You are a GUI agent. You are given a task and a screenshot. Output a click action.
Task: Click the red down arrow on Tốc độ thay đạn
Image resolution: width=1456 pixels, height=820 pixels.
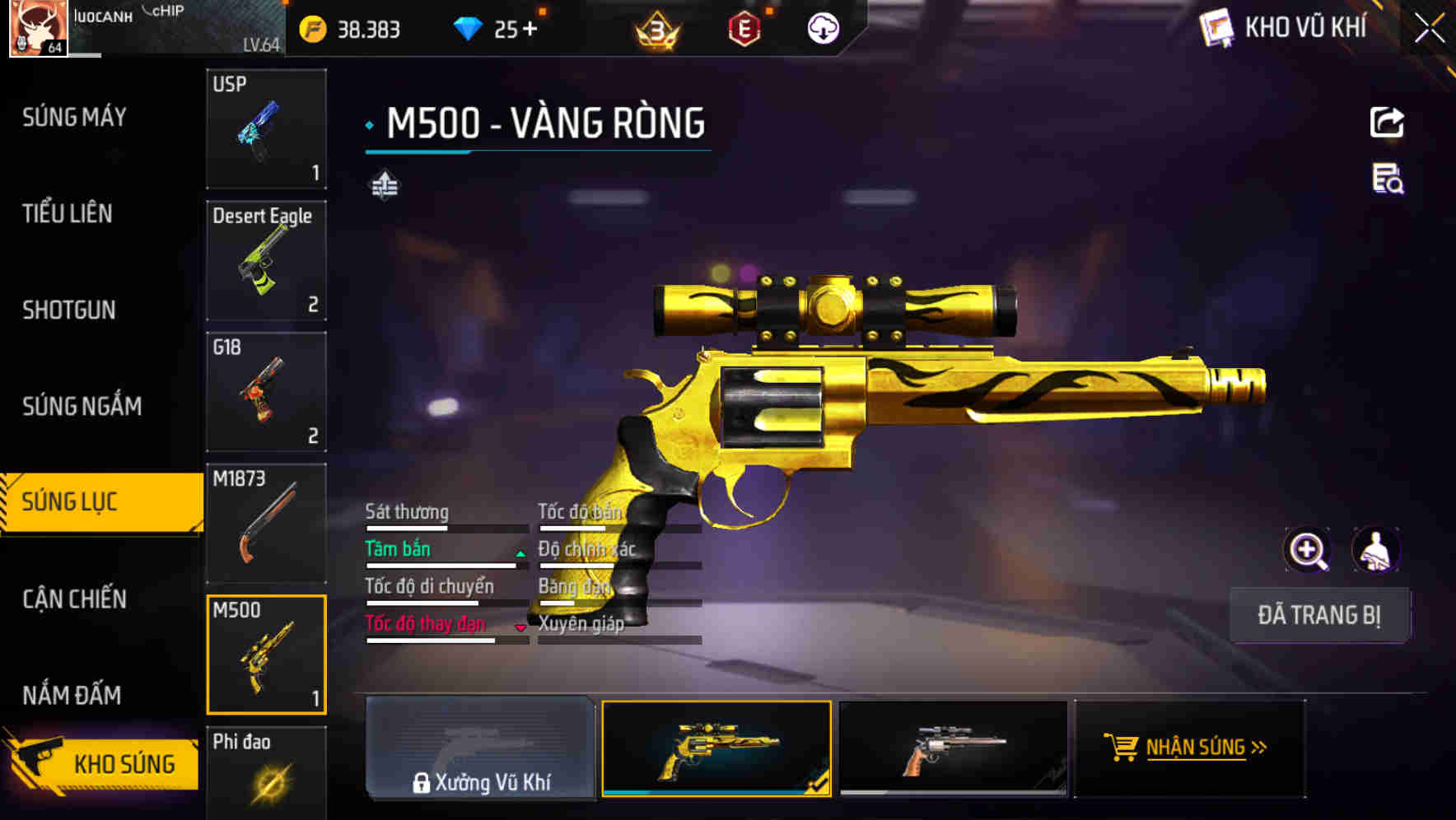[520, 628]
